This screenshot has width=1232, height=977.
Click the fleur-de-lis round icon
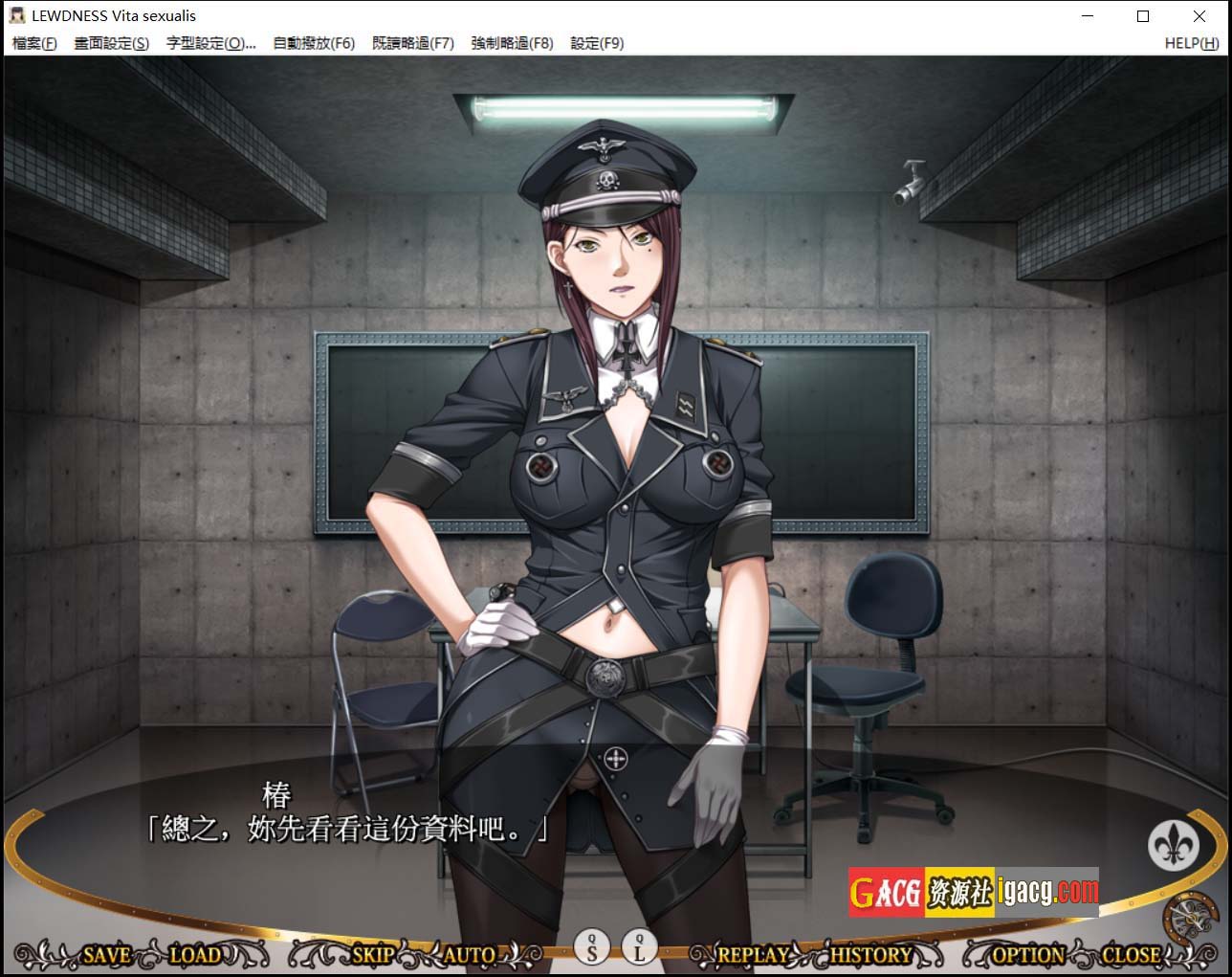[x=1173, y=844]
